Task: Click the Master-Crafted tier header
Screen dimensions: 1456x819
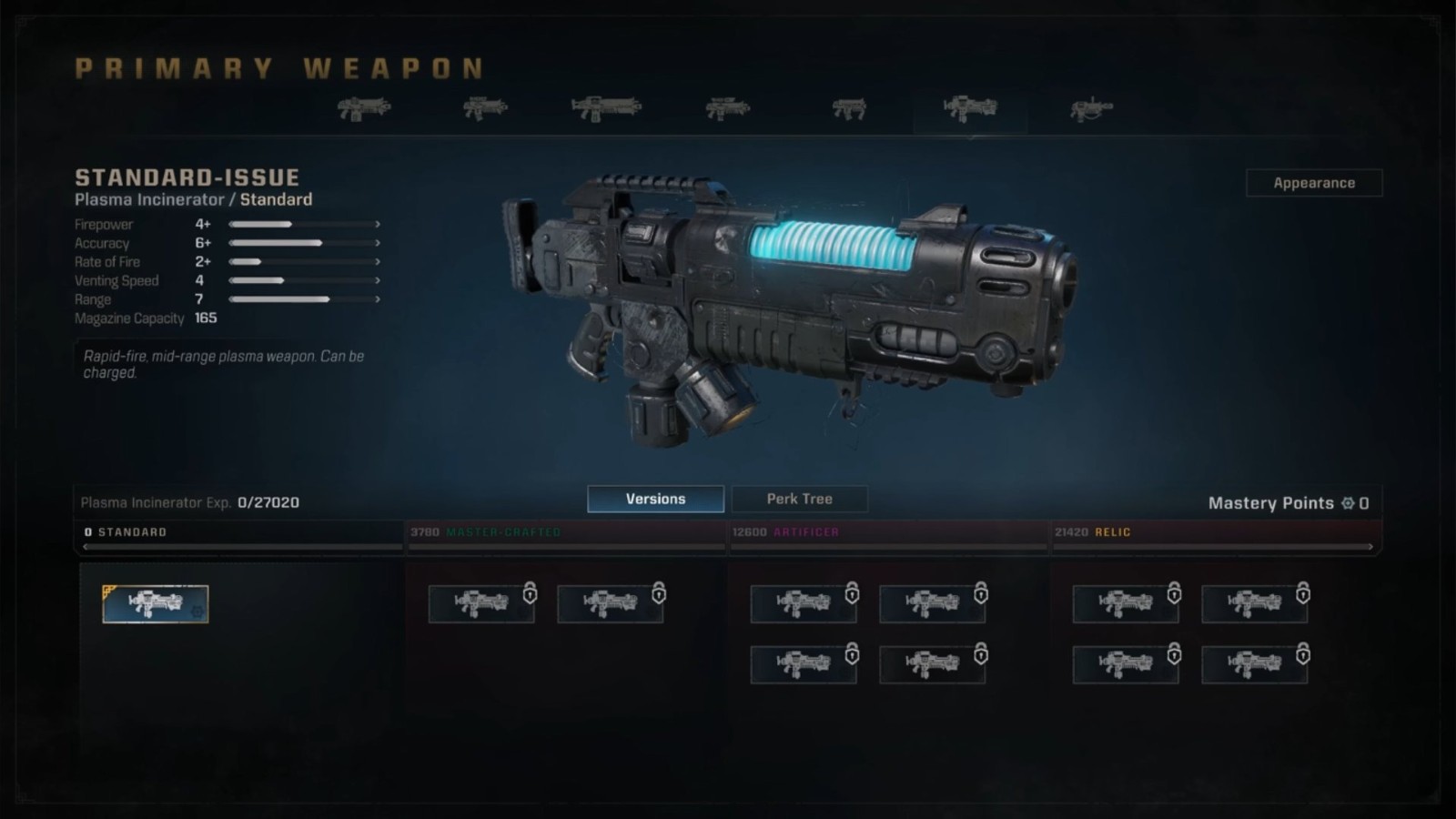Action: coord(502,532)
